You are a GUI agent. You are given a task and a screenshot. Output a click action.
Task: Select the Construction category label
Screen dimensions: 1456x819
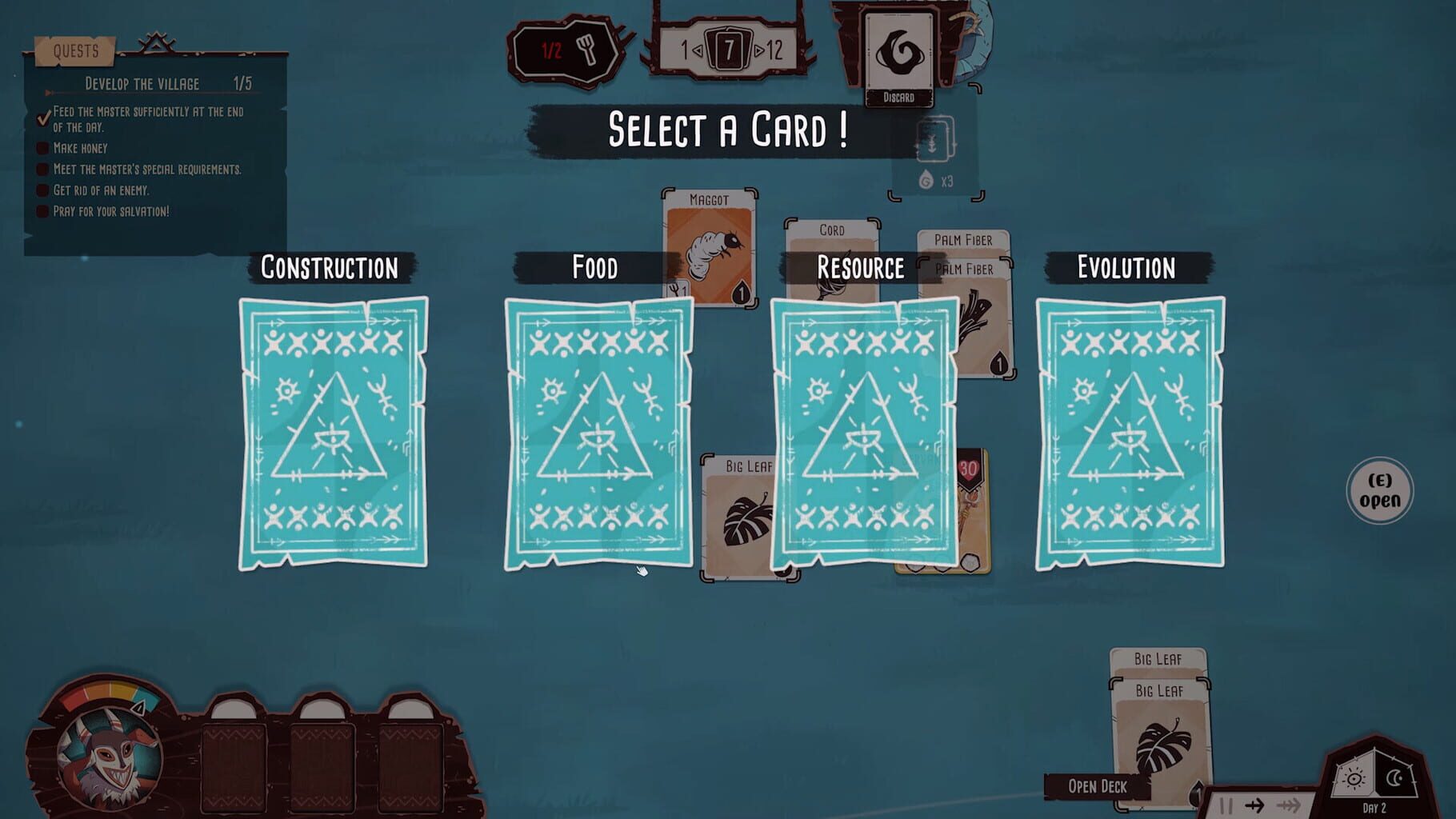329,269
